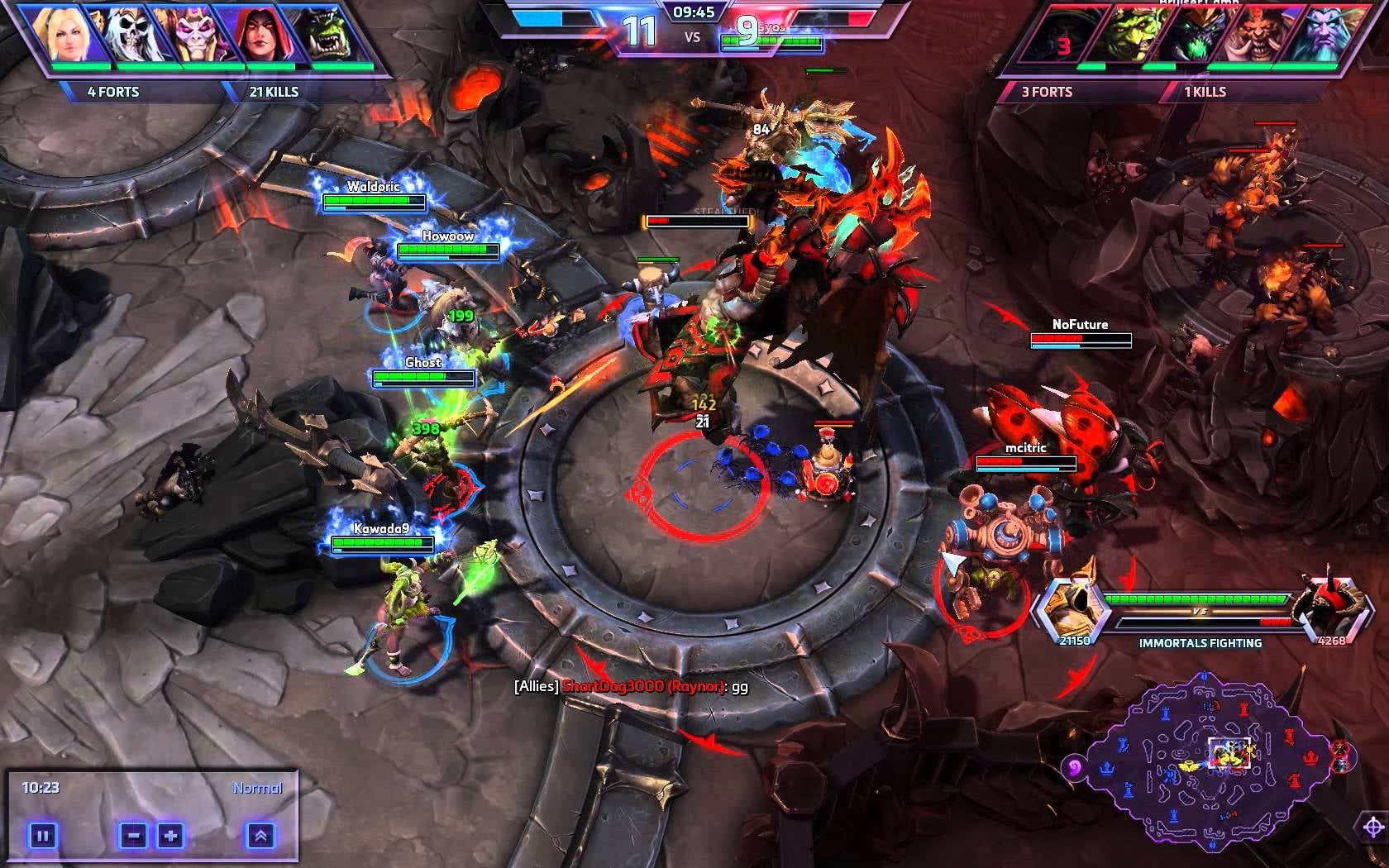The height and width of the screenshot is (868, 1389).
Task: Decrease replay speed with the minus button
Action: point(133,836)
